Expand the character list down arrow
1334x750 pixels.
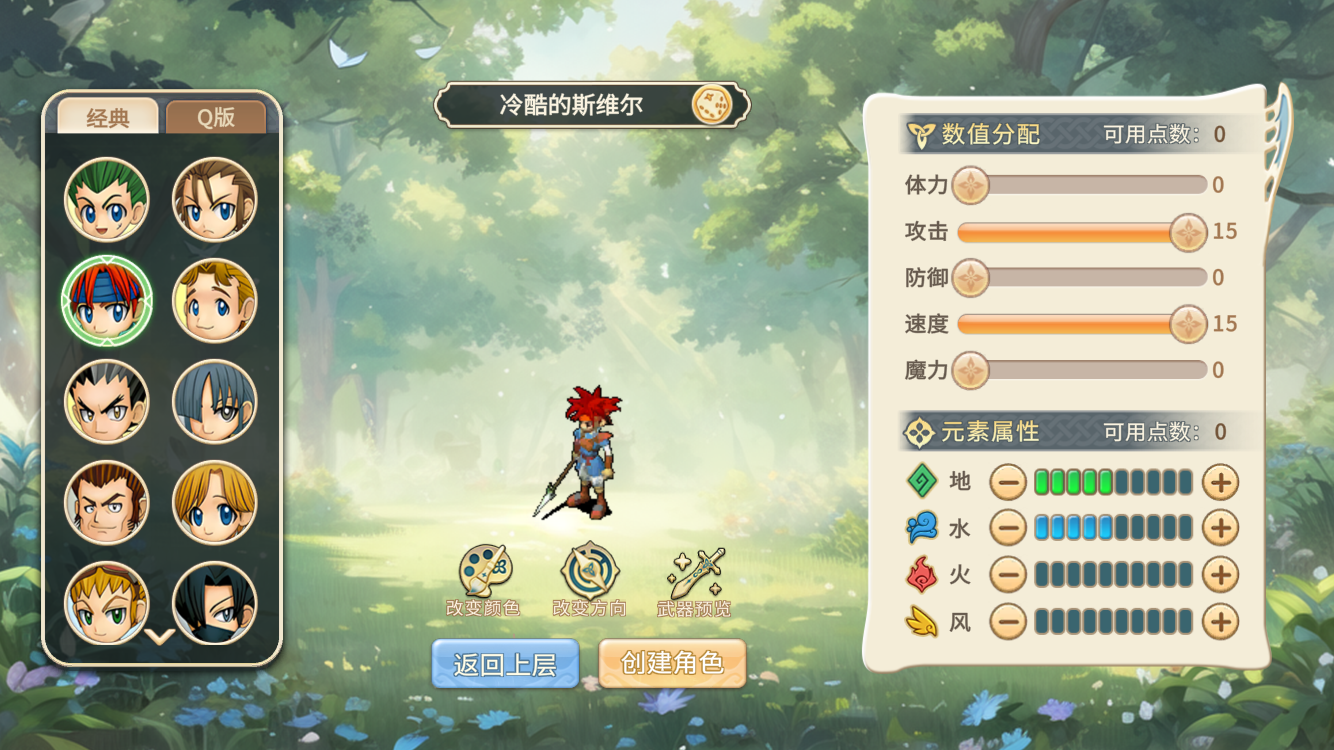(160, 635)
